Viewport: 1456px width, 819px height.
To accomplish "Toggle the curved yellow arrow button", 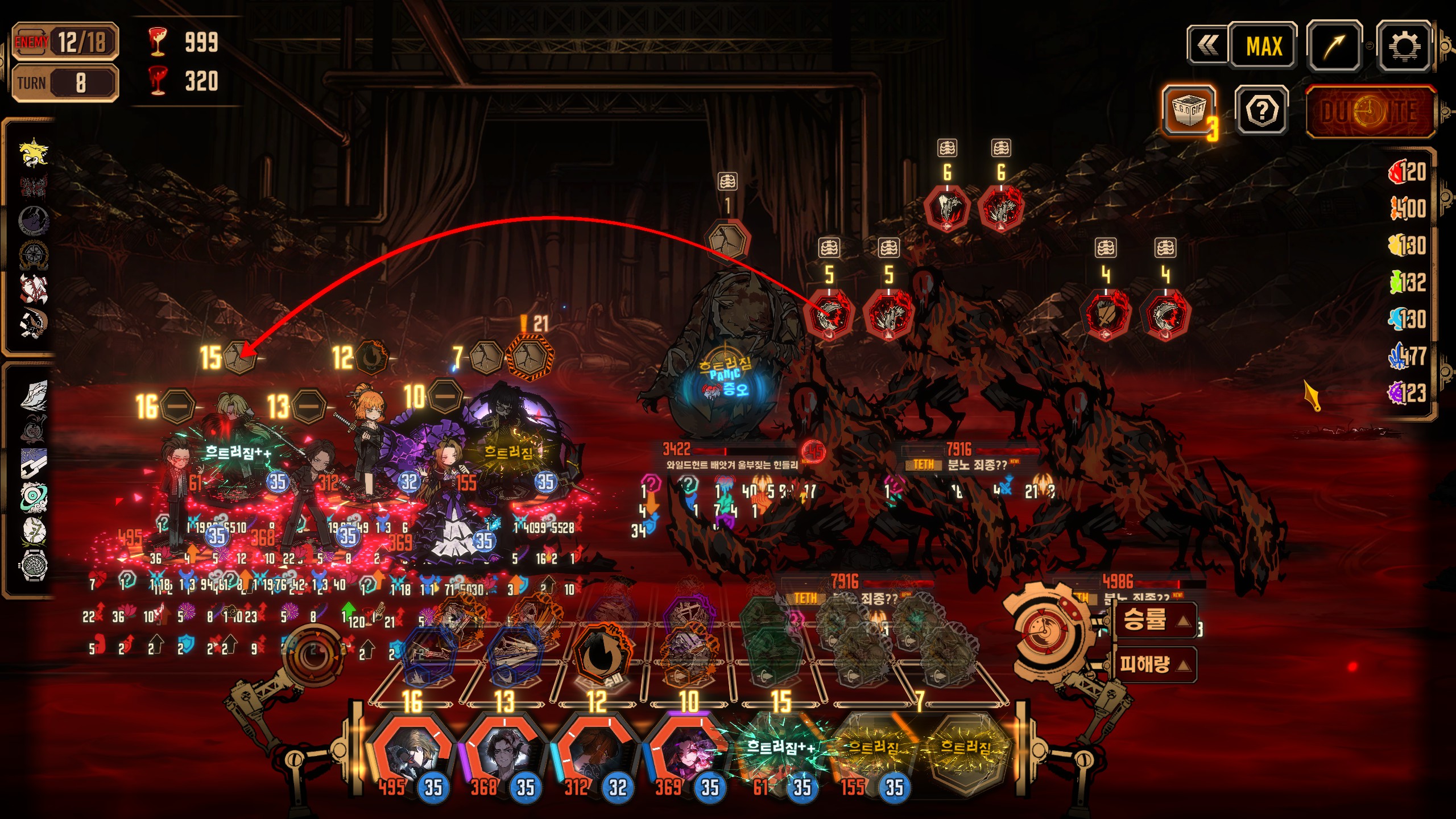I will click(1334, 46).
